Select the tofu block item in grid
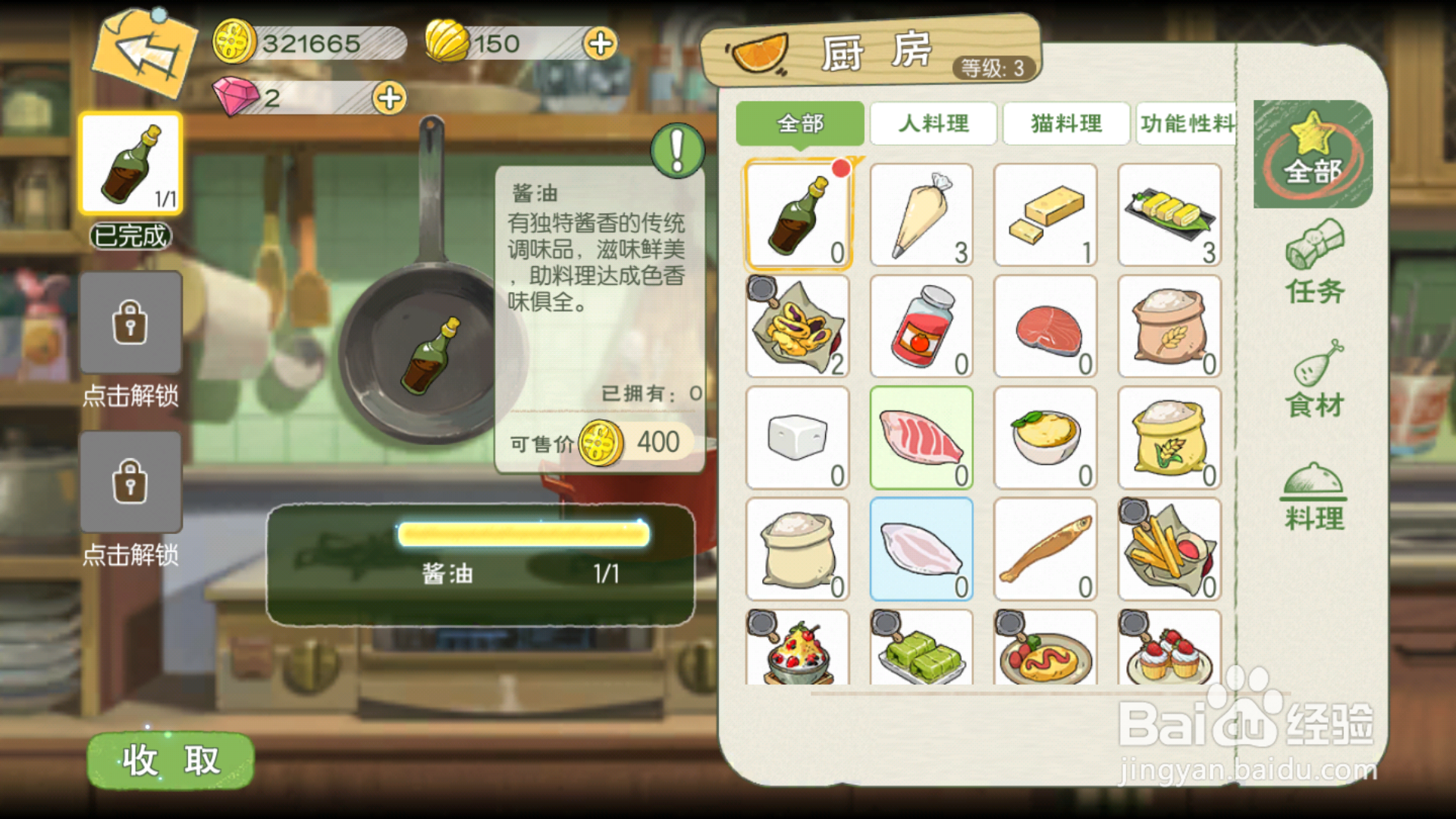This screenshot has height=819, width=1456. (x=798, y=438)
